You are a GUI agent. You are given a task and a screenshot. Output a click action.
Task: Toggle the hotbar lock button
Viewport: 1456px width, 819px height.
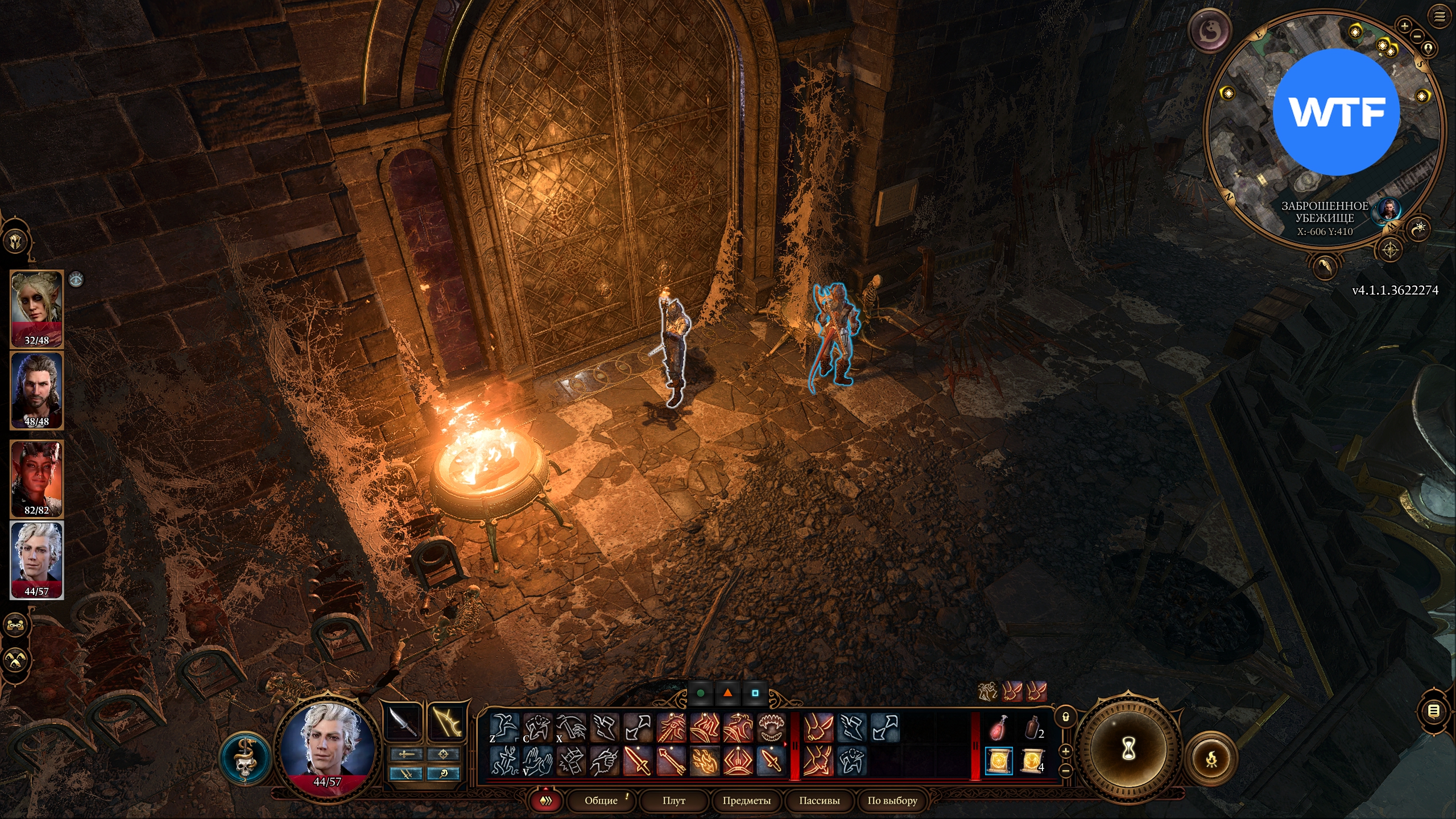1066,717
